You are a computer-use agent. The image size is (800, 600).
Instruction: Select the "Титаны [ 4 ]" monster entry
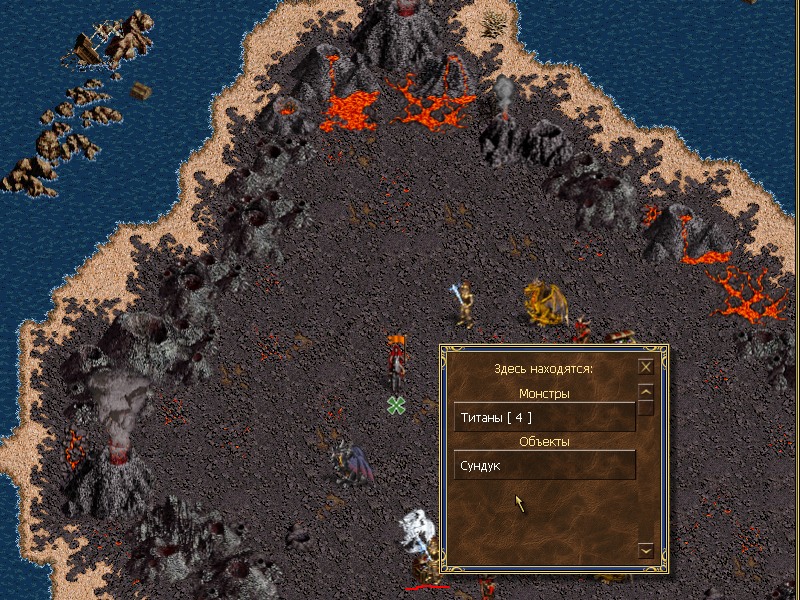point(545,416)
